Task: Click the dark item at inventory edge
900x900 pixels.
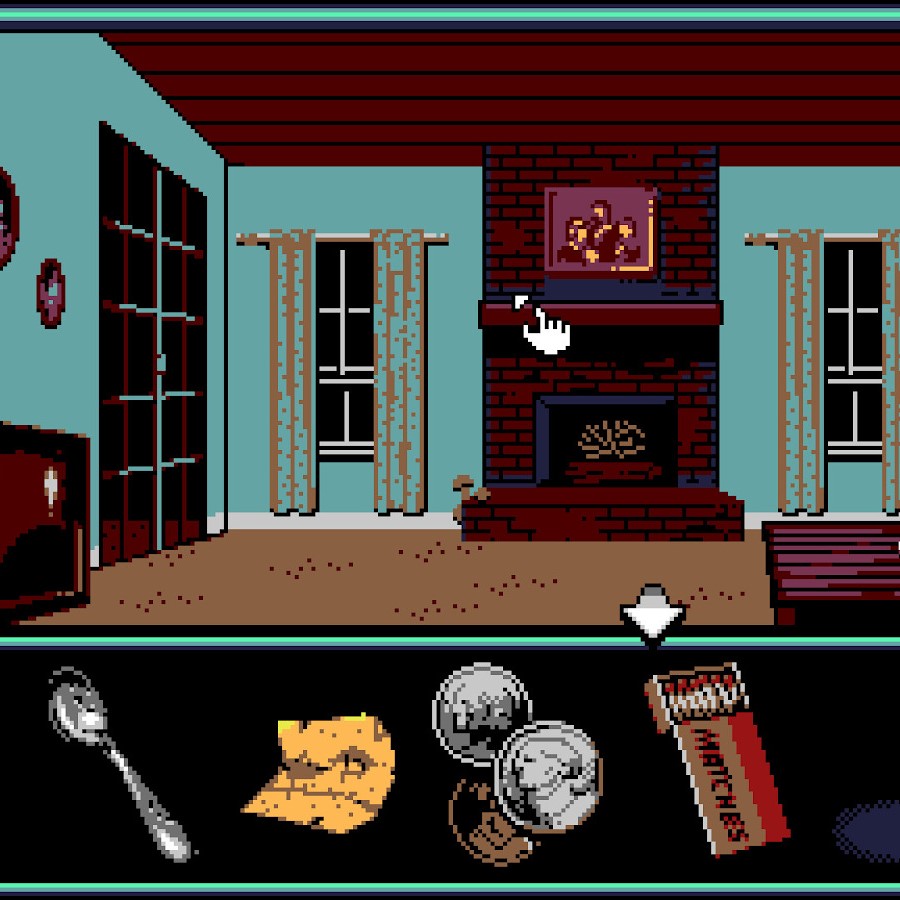Action: point(870,830)
